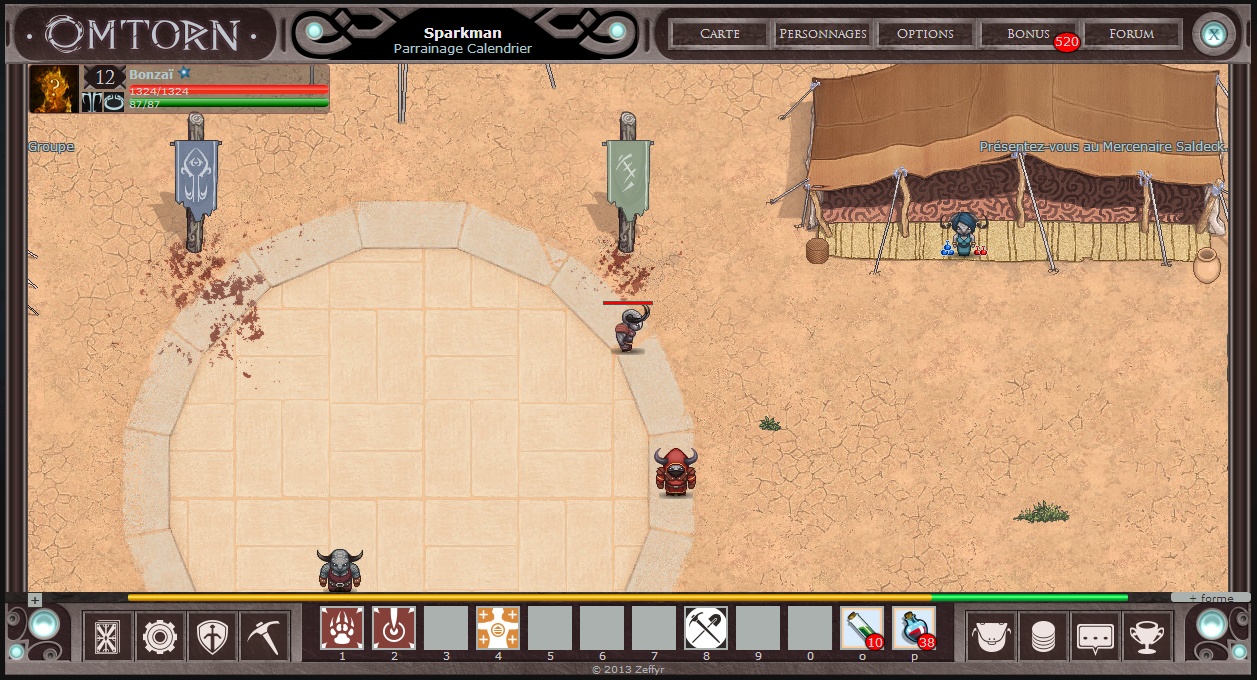
Task: Visit the Forum link
Action: coord(1132,33)
